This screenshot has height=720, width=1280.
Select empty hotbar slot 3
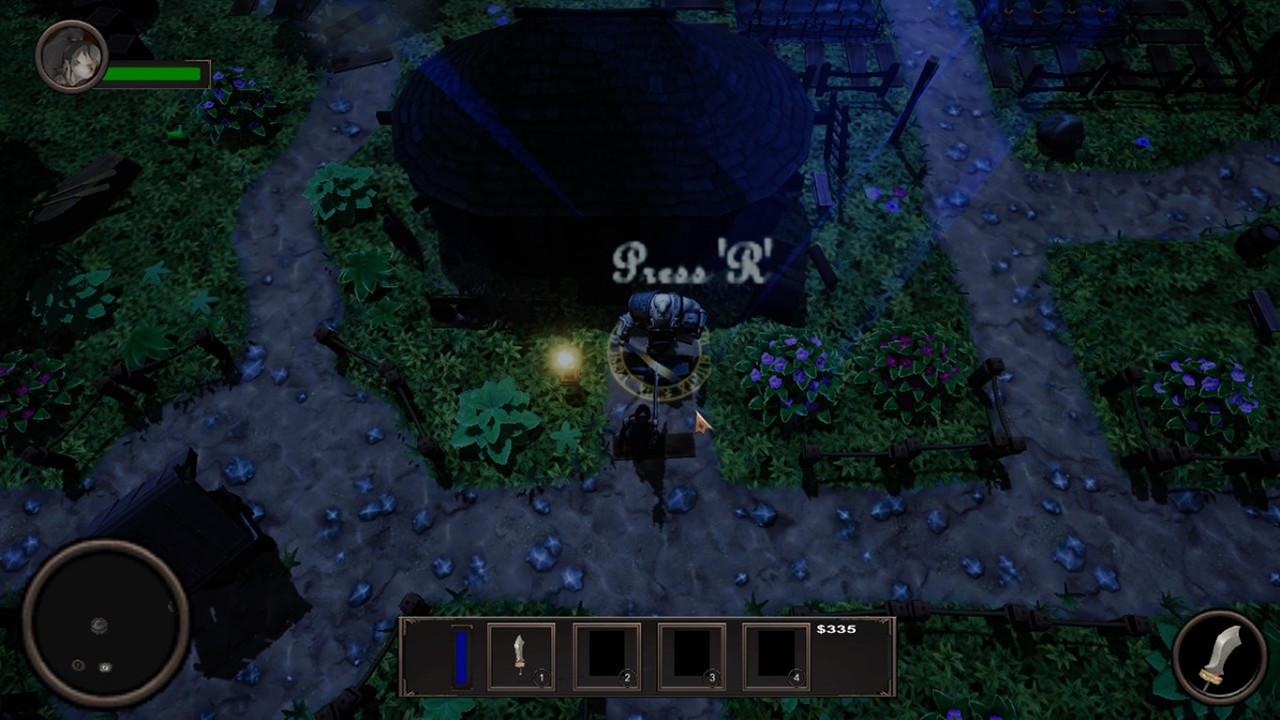coord(692,656)
